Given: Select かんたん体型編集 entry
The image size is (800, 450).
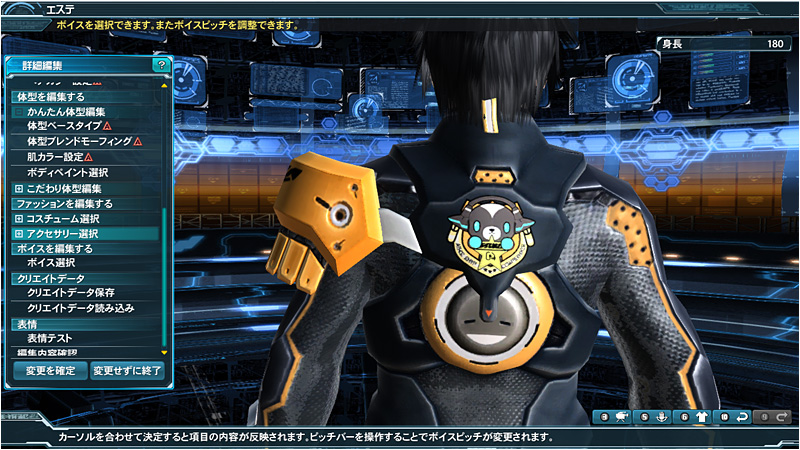Looking at the screenshot, I should coord(66,112).
